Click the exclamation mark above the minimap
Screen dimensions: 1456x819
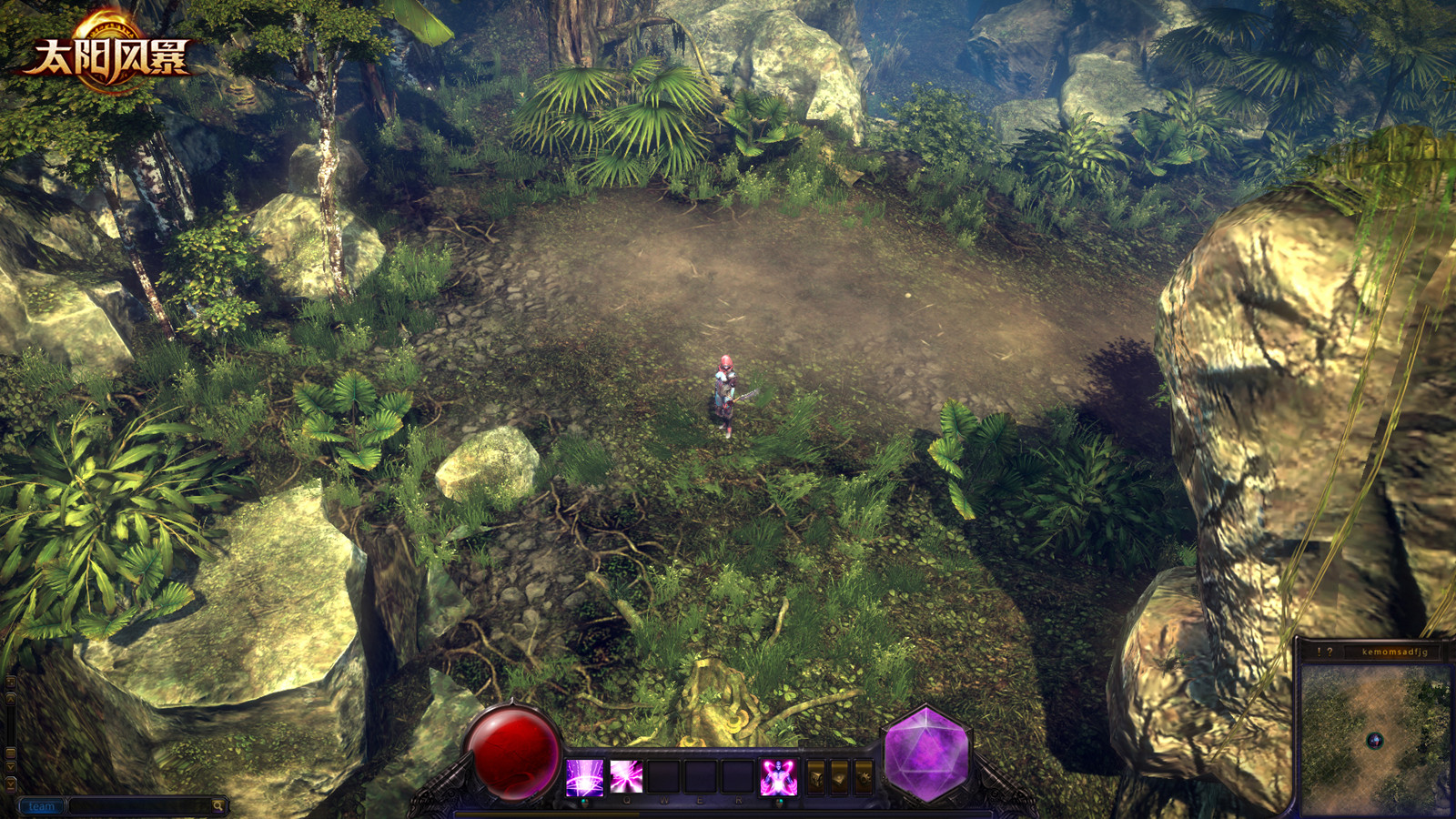point(1319,652)
